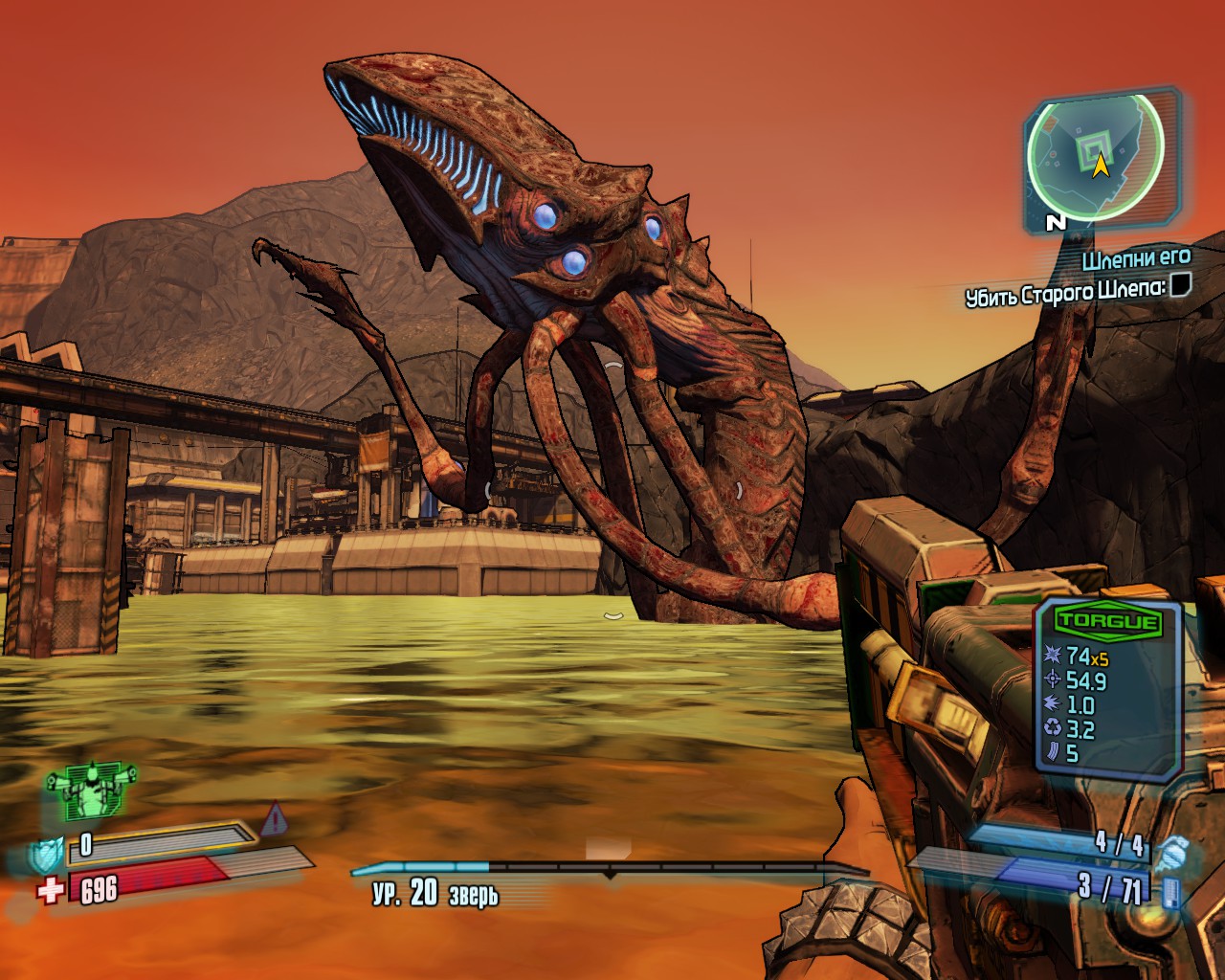The image size is (1225, 980).
Task: Tick the 'Убить Старого Шлепа' objective checkbox
Action: pos(1181,285)
